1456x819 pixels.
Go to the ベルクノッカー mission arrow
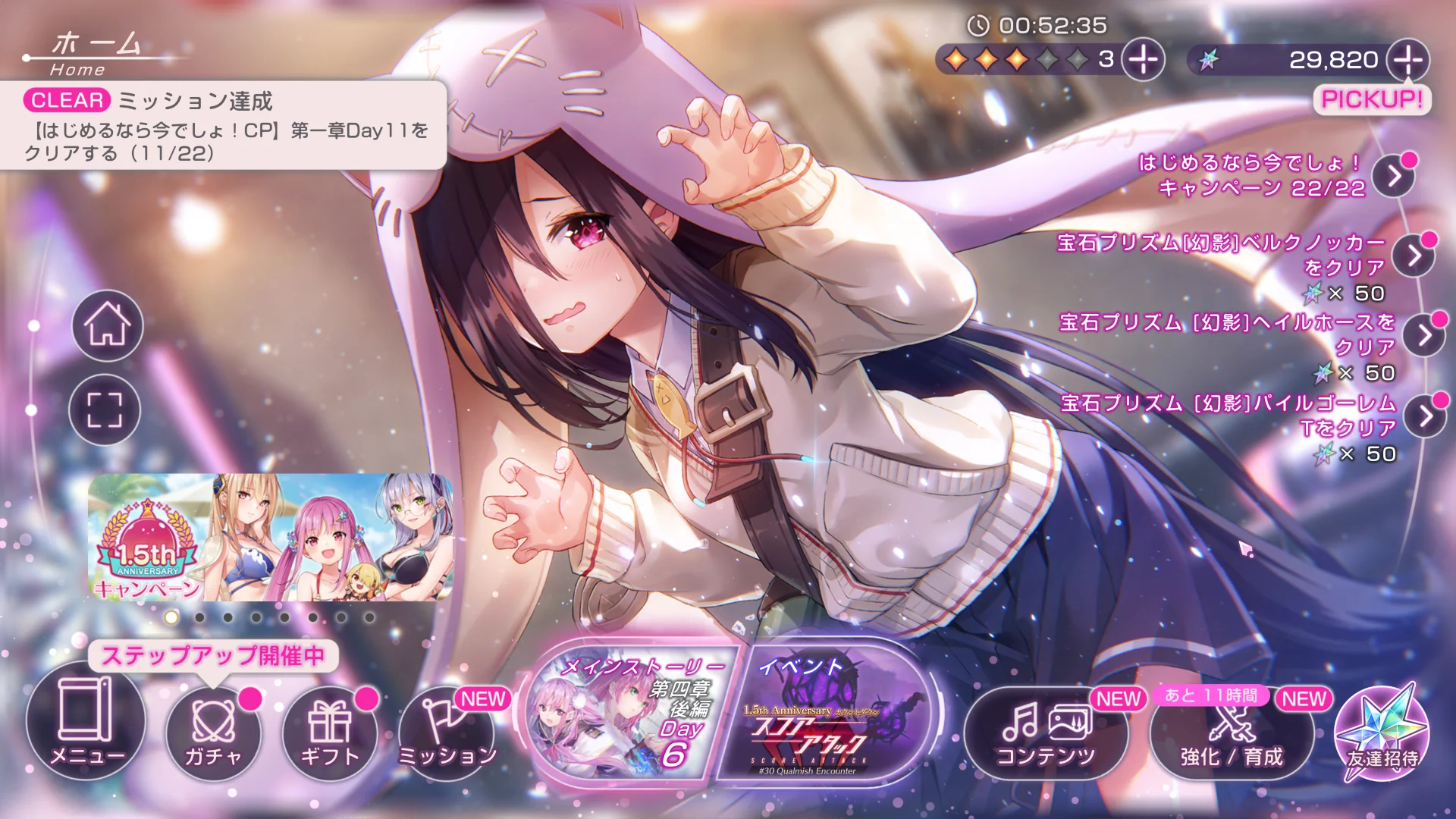[x=1414, y=256]
